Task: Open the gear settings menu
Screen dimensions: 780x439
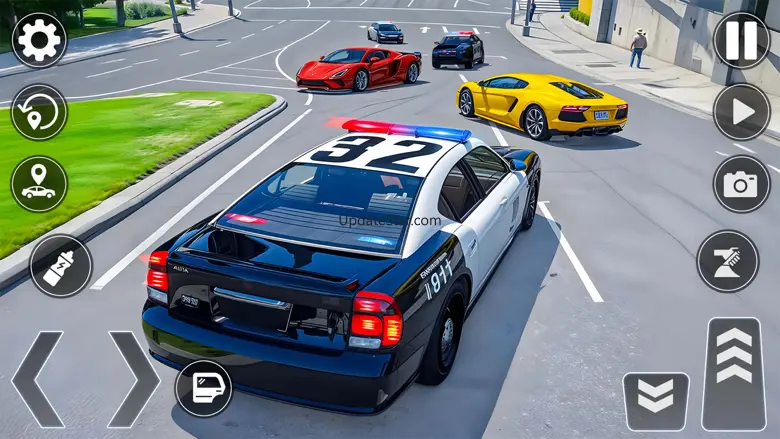Action: [x=39, y=40]
